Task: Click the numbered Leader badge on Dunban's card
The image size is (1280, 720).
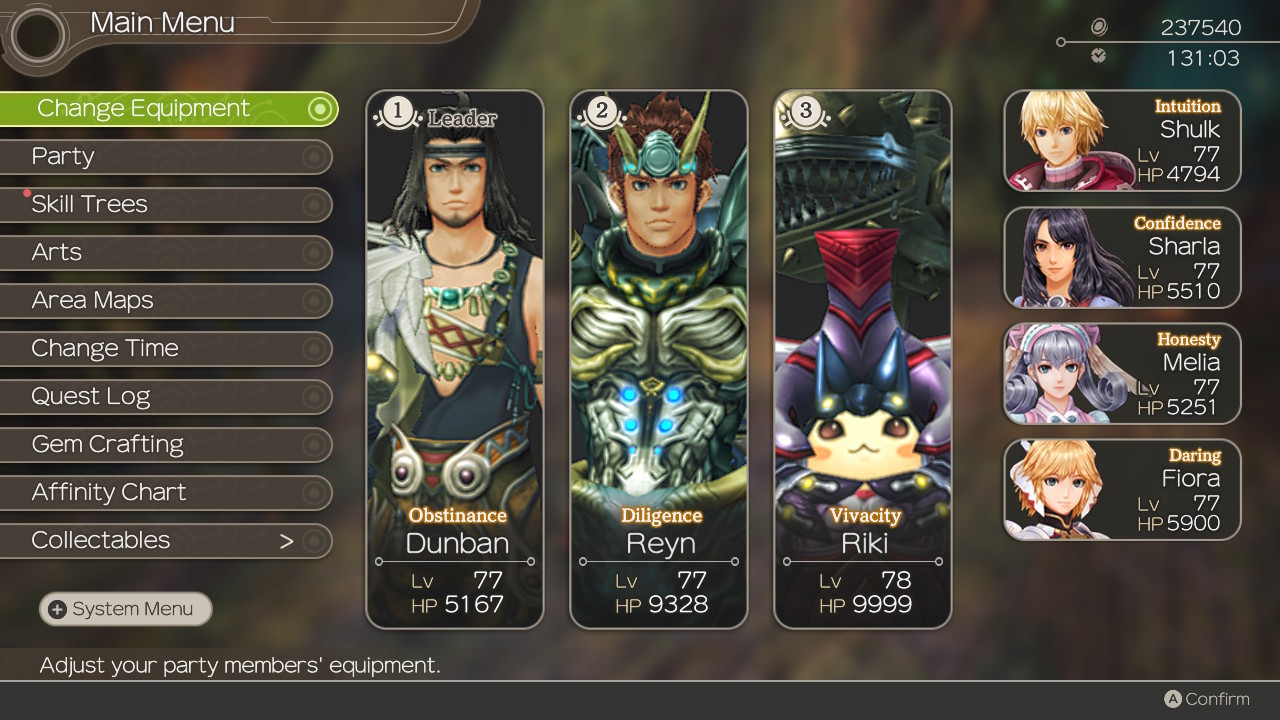Action: (x=397, y=113)
